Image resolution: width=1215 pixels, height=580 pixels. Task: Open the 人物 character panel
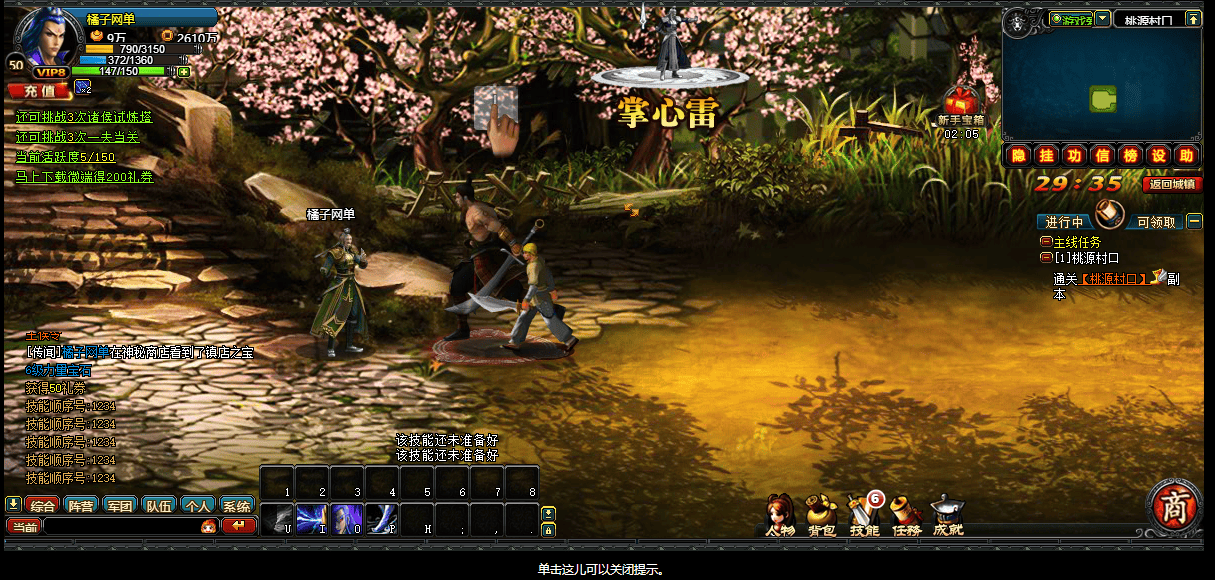coord(780,513)
